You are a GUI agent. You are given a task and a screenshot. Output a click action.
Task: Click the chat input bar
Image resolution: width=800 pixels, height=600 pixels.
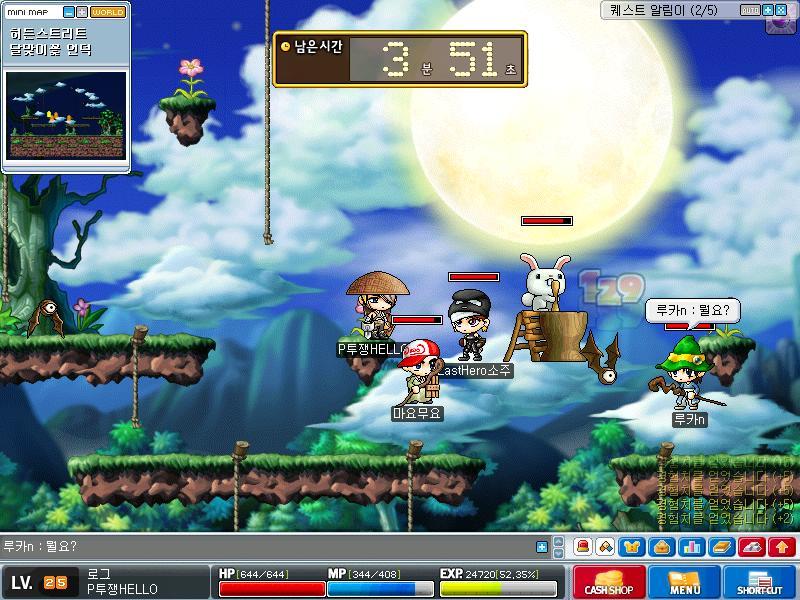tap(270, 547)
